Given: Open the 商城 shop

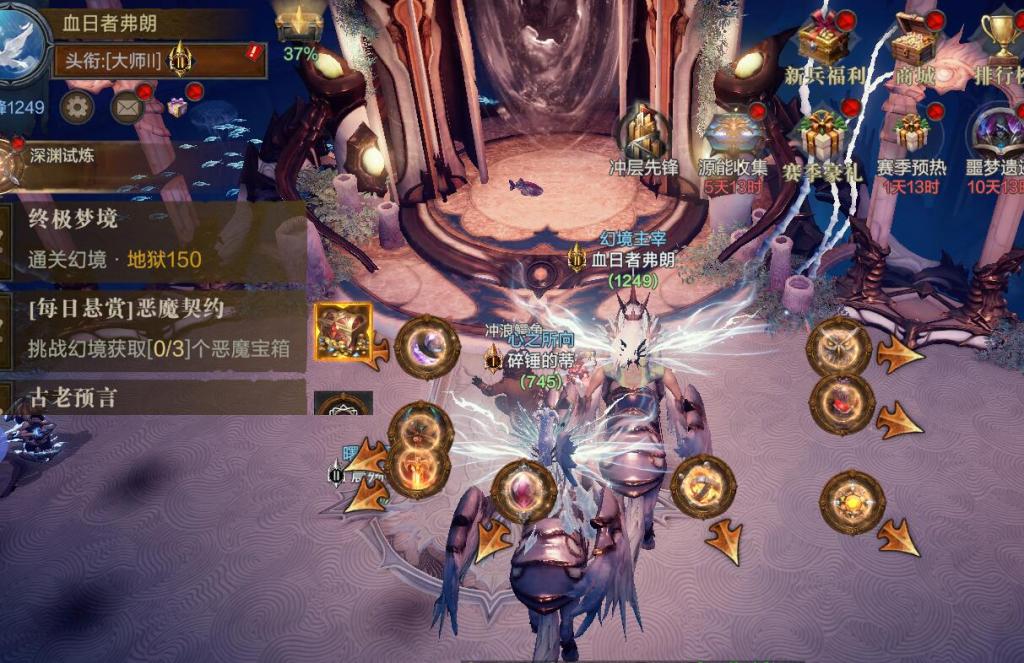Looking at the screenshot, I should coord(912,45).
